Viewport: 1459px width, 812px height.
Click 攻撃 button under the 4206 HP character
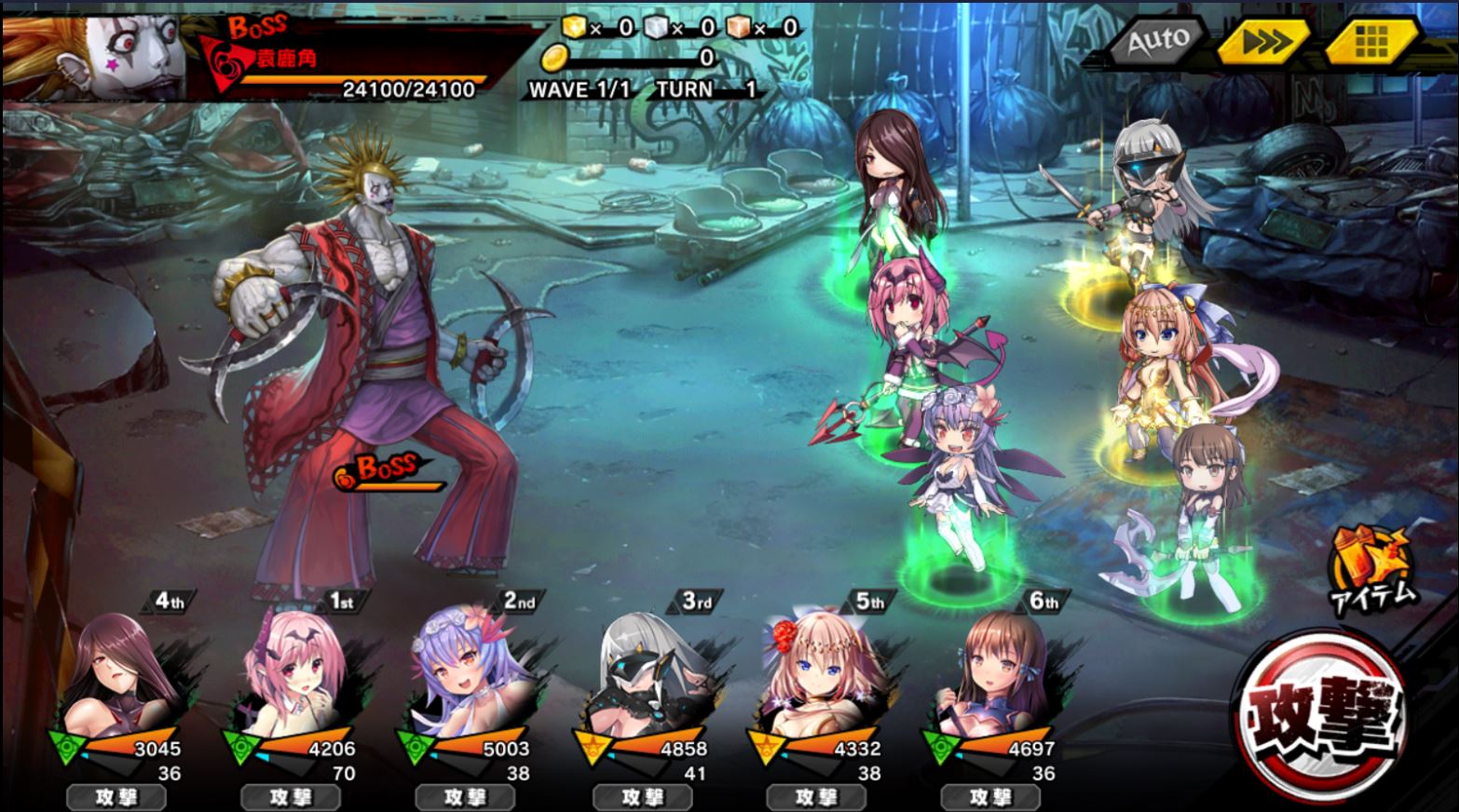(x=291, y=797)
